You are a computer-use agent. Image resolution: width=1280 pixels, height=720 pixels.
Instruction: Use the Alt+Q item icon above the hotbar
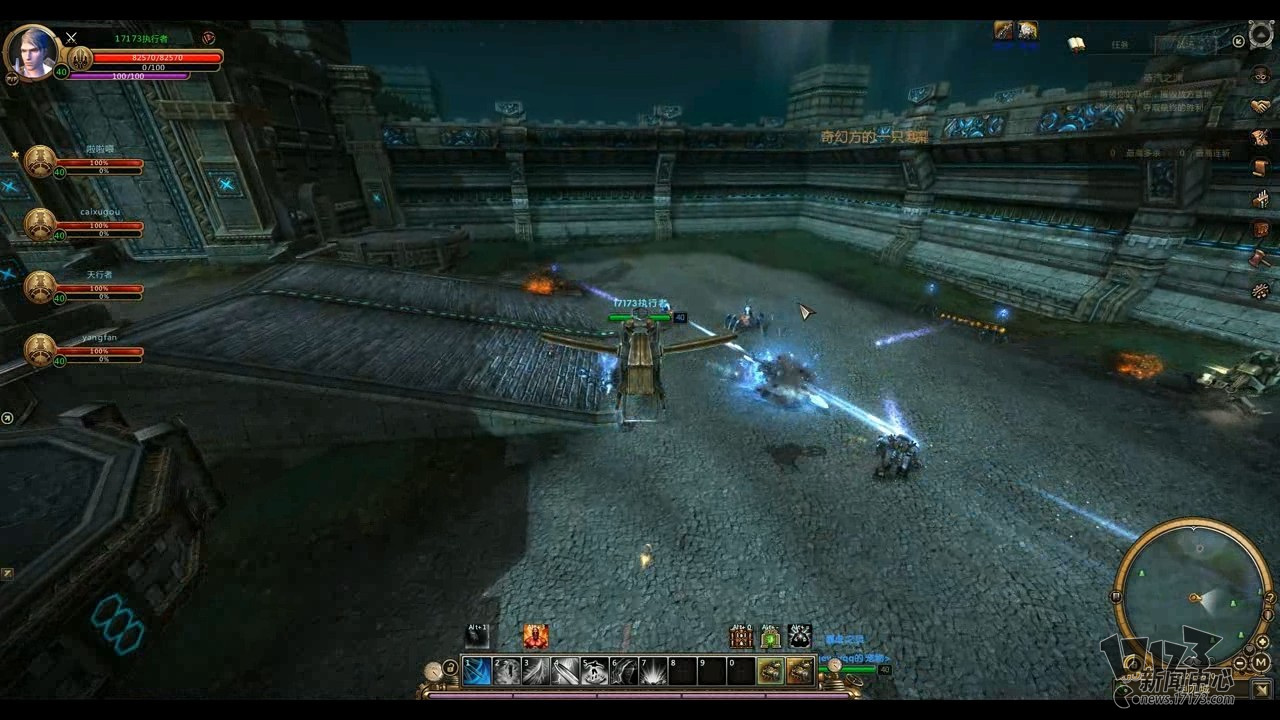(x=742, y=637)
